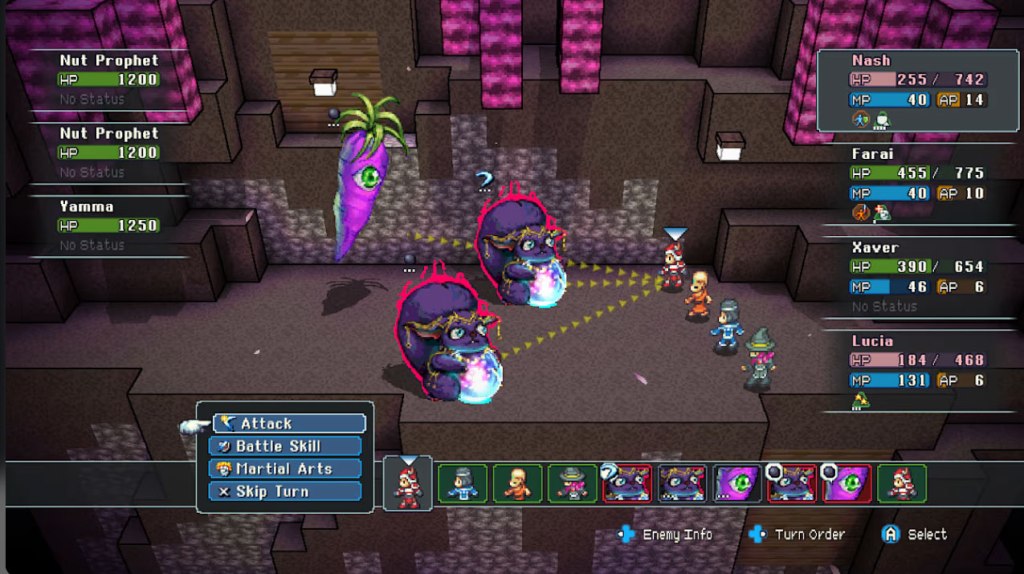Viewport: 1024px width, 574px height.
Task: Select Lucia's party status panel
Action: pos(917,370)
